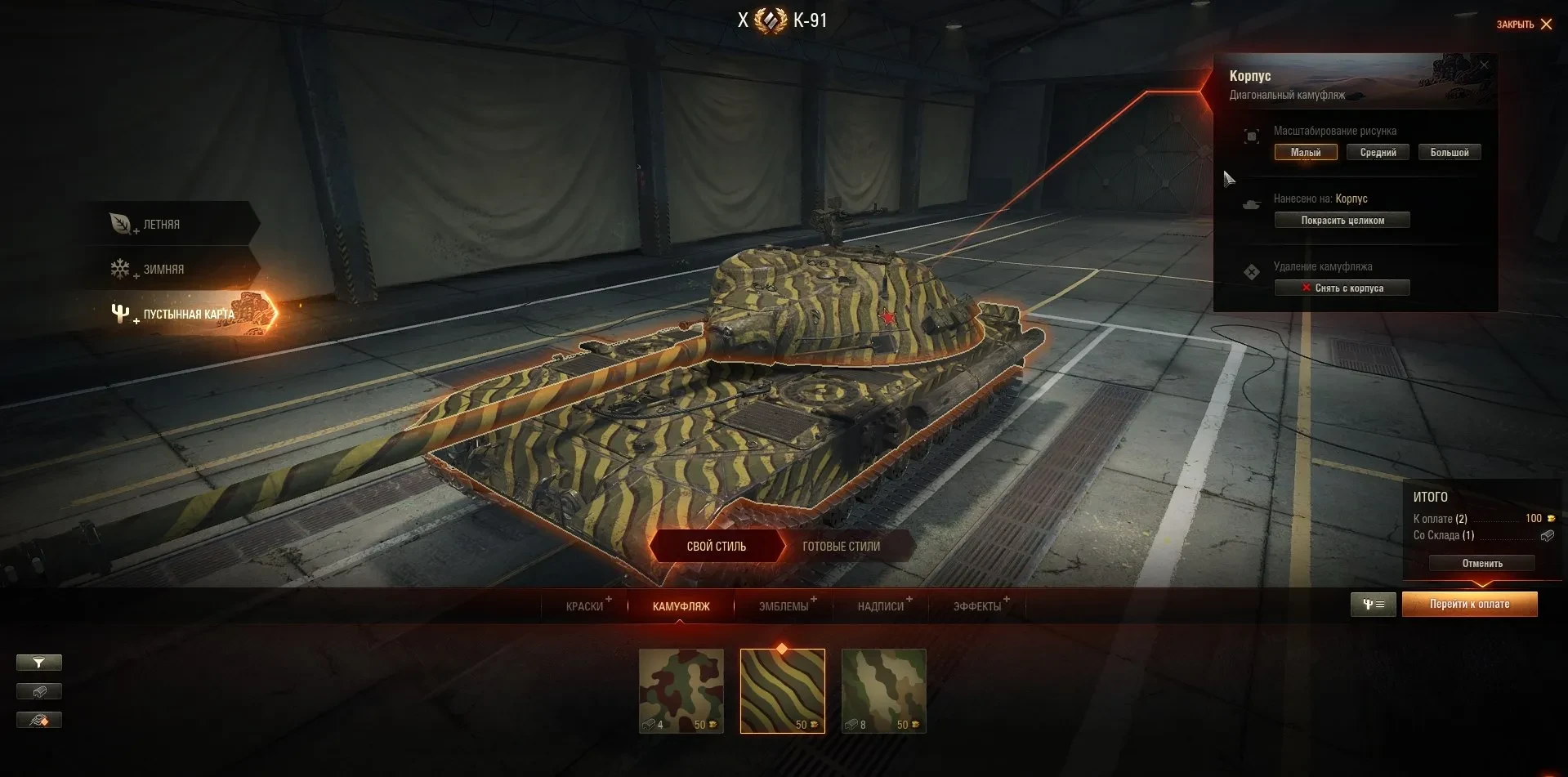Pick the blotchy red-green camouflage thumbnail
This screenshot has width=1568, height=777.
click(681, 690)
